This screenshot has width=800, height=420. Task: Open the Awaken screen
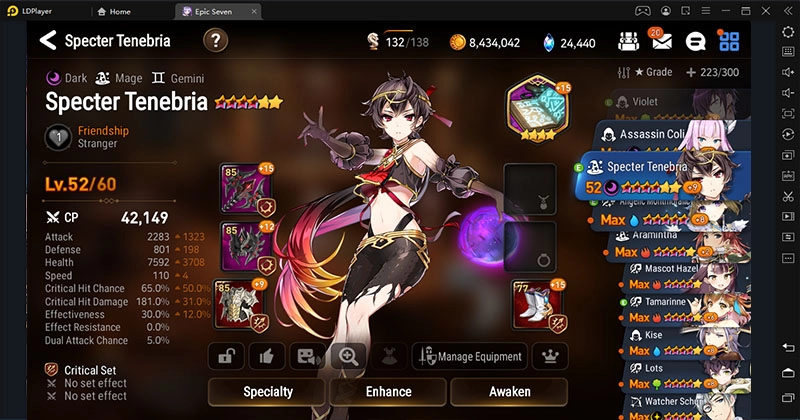coord(510,391)
